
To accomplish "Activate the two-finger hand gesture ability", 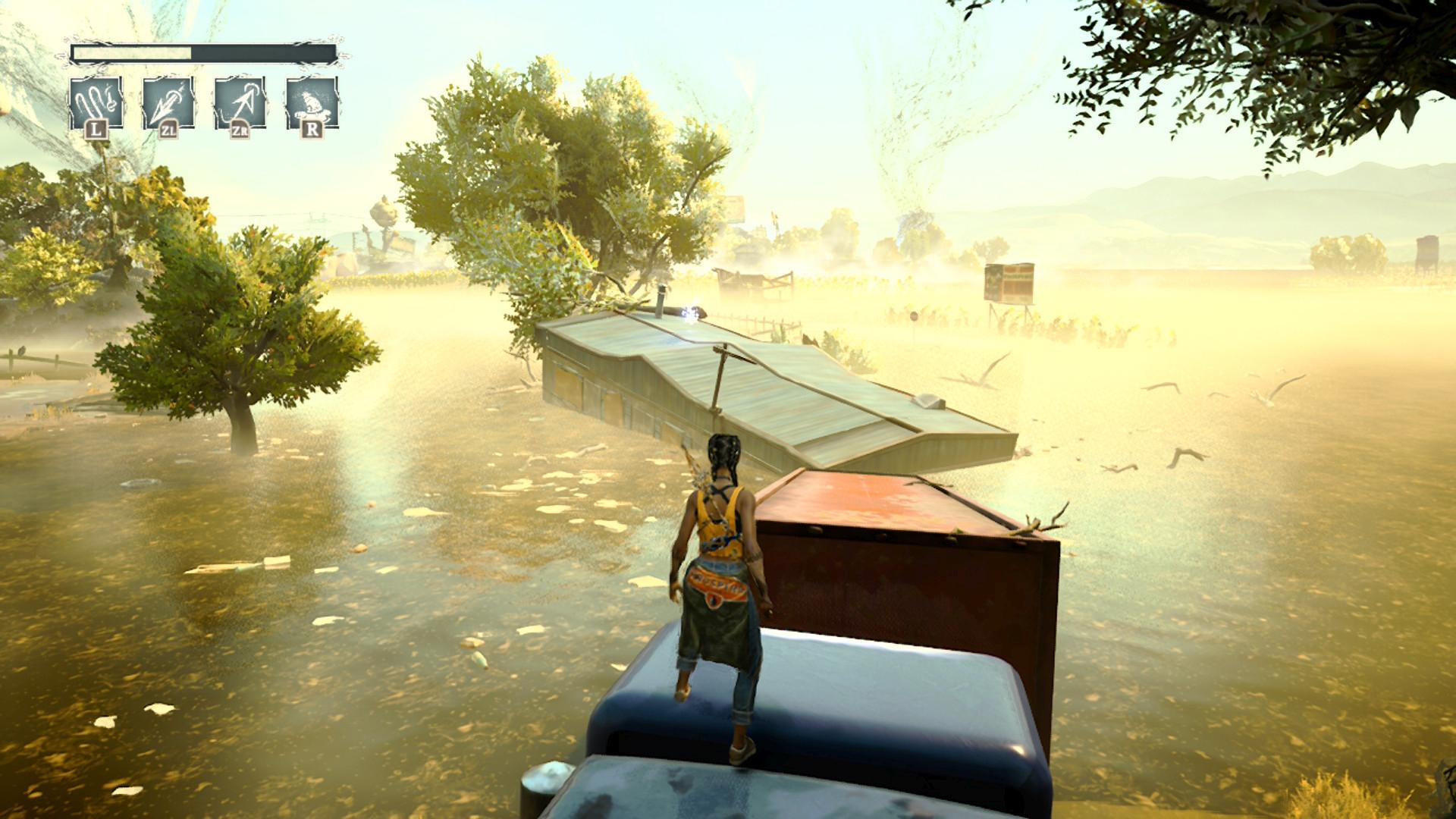I will coord(96,102).
